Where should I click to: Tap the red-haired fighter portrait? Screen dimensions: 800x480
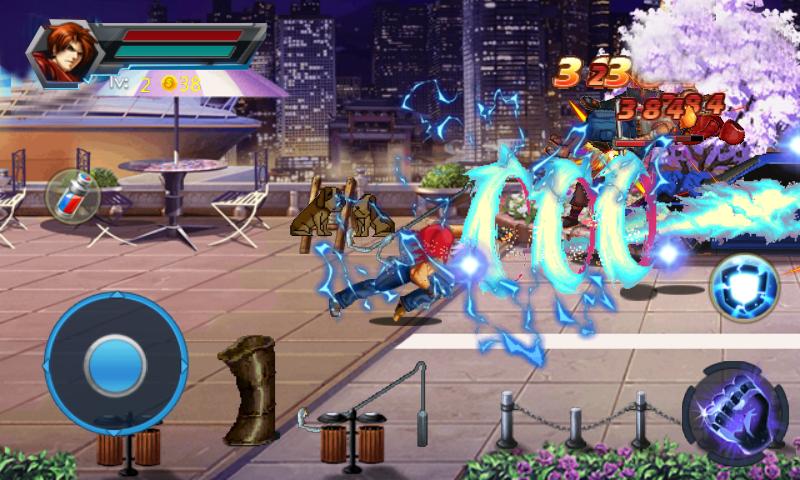click(62, 54)
